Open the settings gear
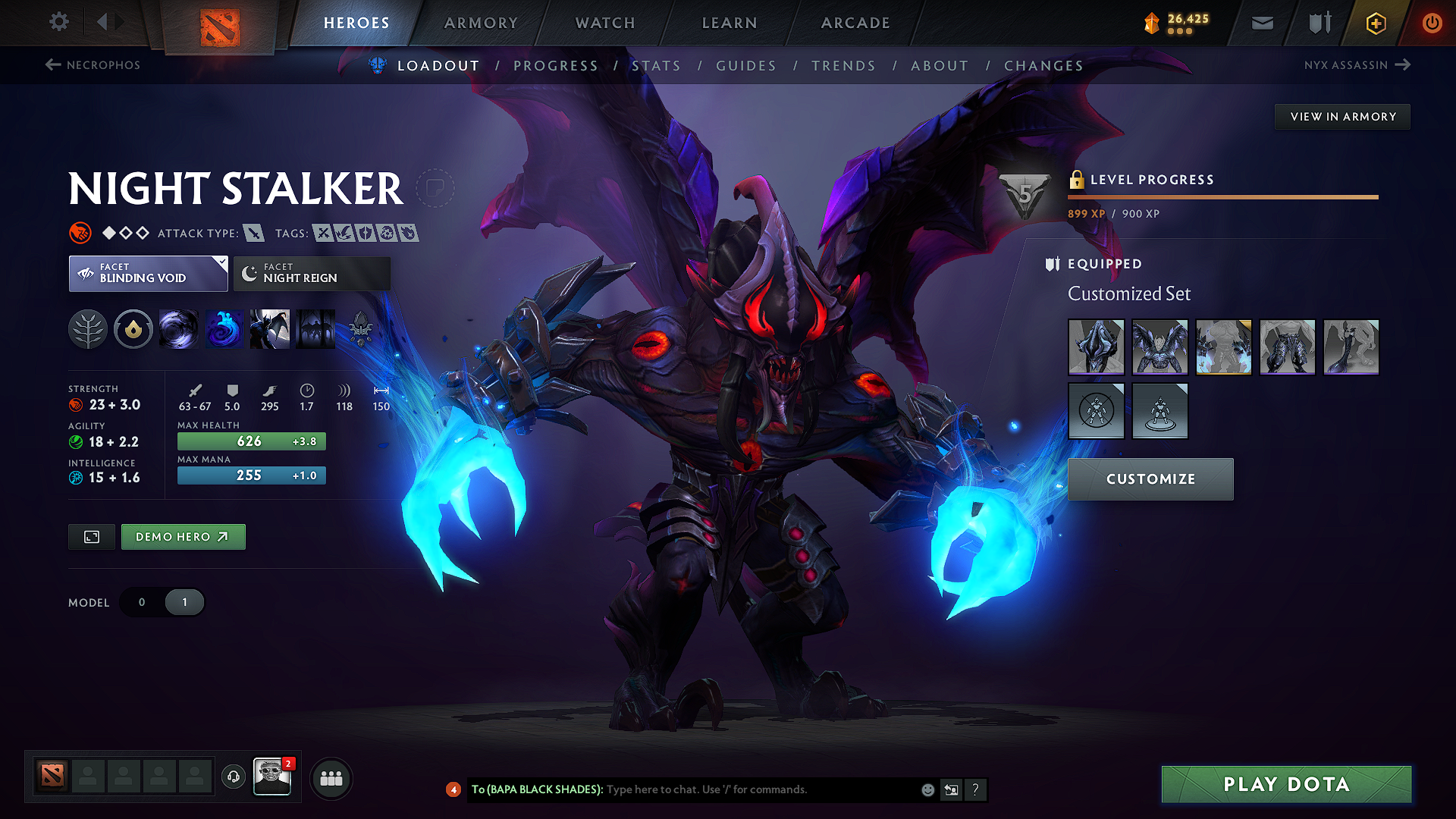Screen dimensions: 1456x819 click(58, 22)
